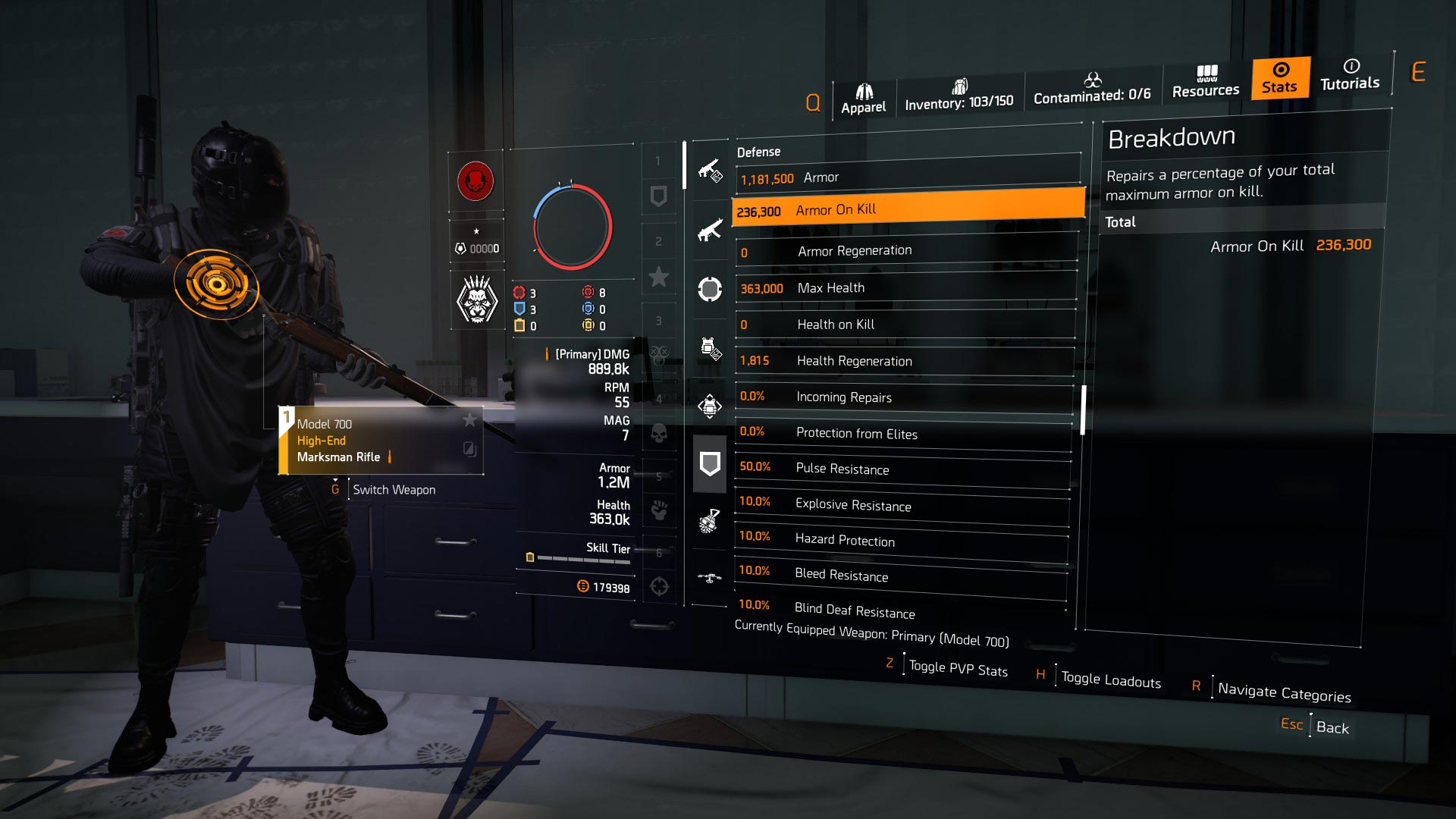Open the Tutorials tab
Viewport: 1456px width, 819px height.
(x=1350, y=75)
